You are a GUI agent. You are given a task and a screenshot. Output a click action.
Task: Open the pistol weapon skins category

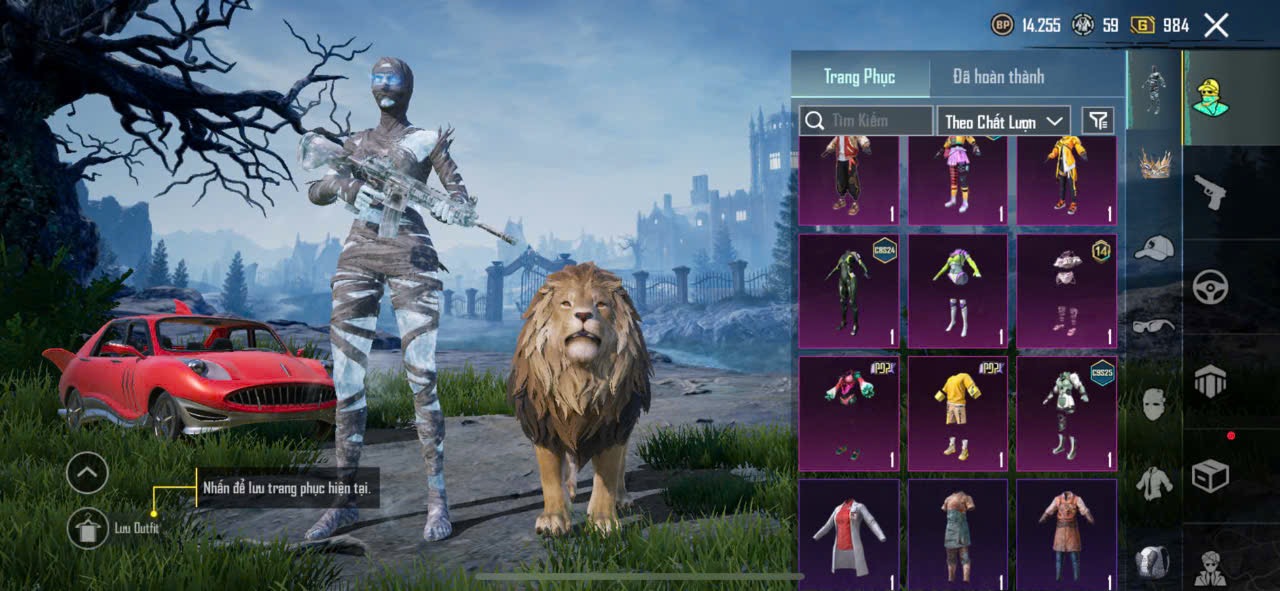[x=1210, y=191]
